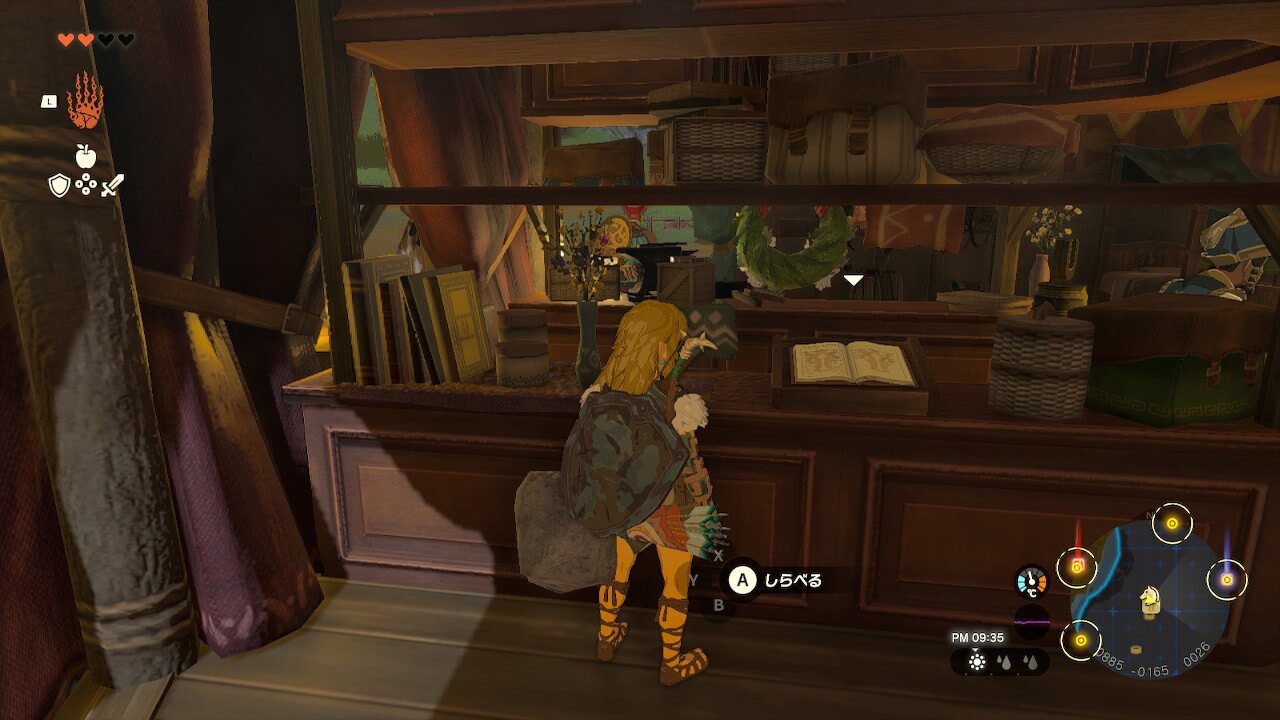Select the apple quick-item icon

tap(85, 156)
